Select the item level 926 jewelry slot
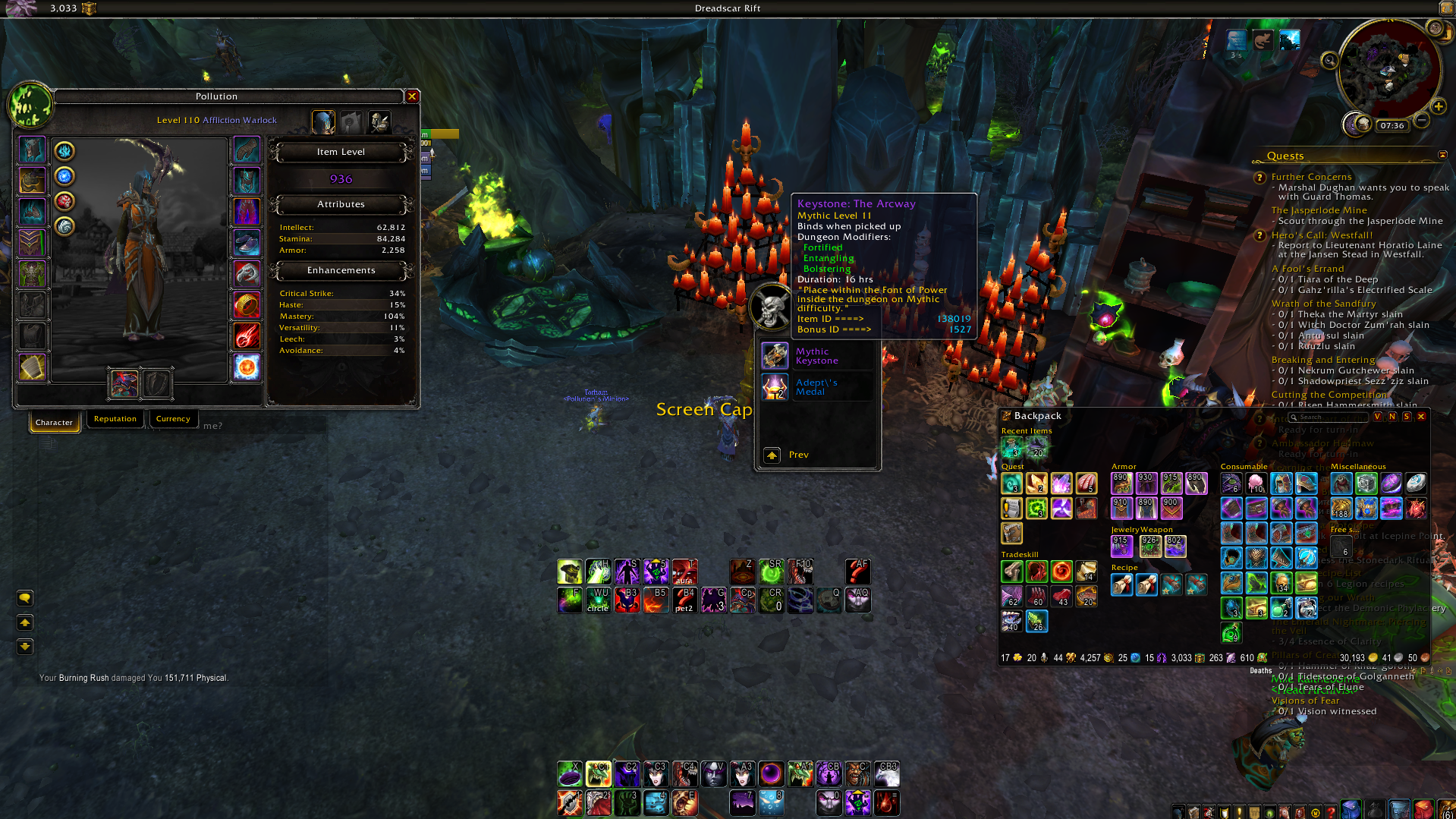Viewport: 1456px width, 819px height. (1149, 546)
